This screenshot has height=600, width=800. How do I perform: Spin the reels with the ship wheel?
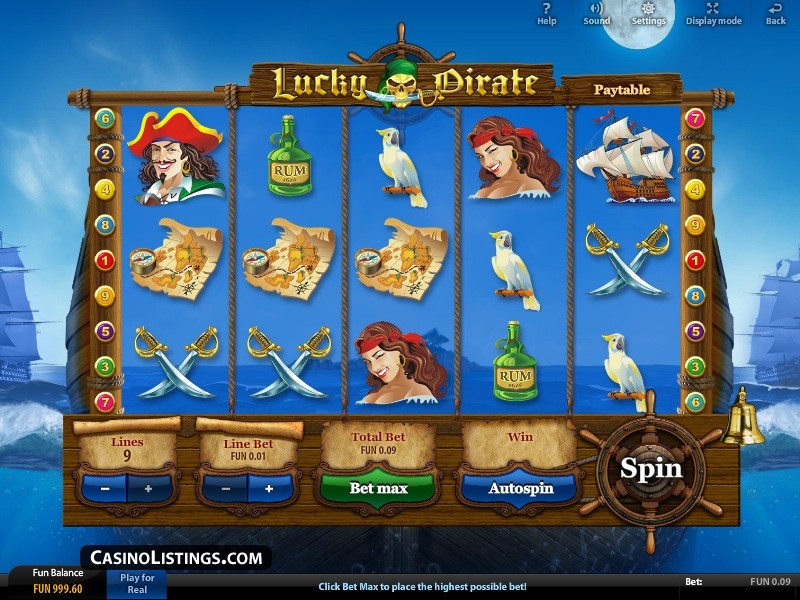point(651,468)
